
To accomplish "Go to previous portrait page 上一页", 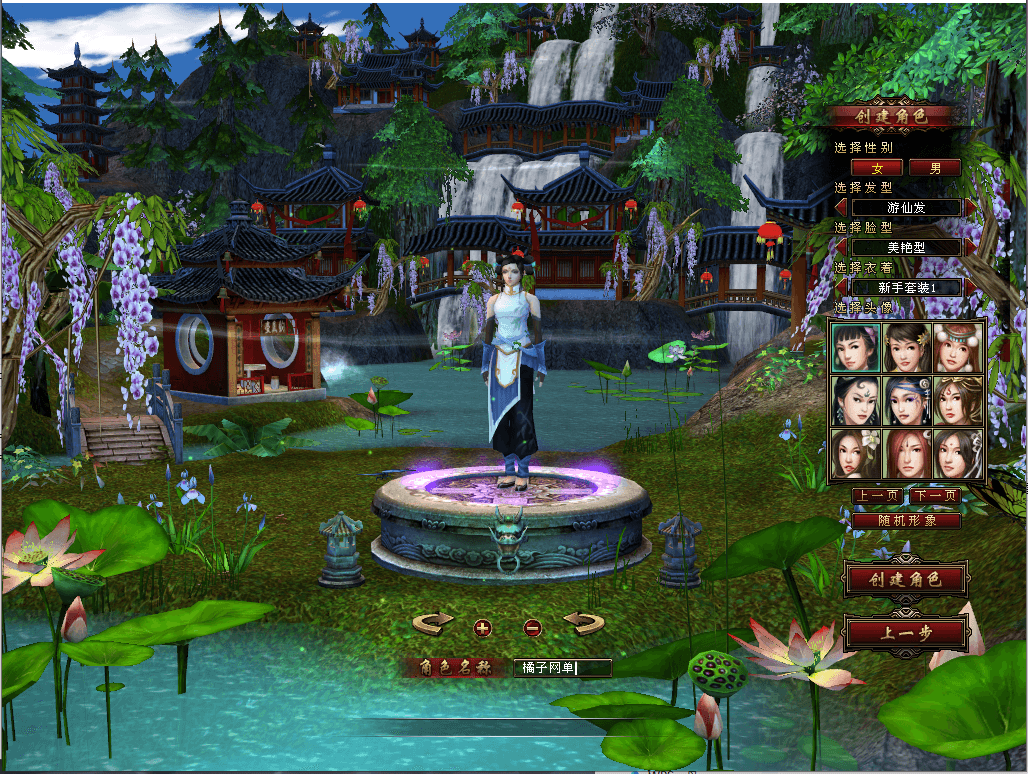I will pos(877,496).
